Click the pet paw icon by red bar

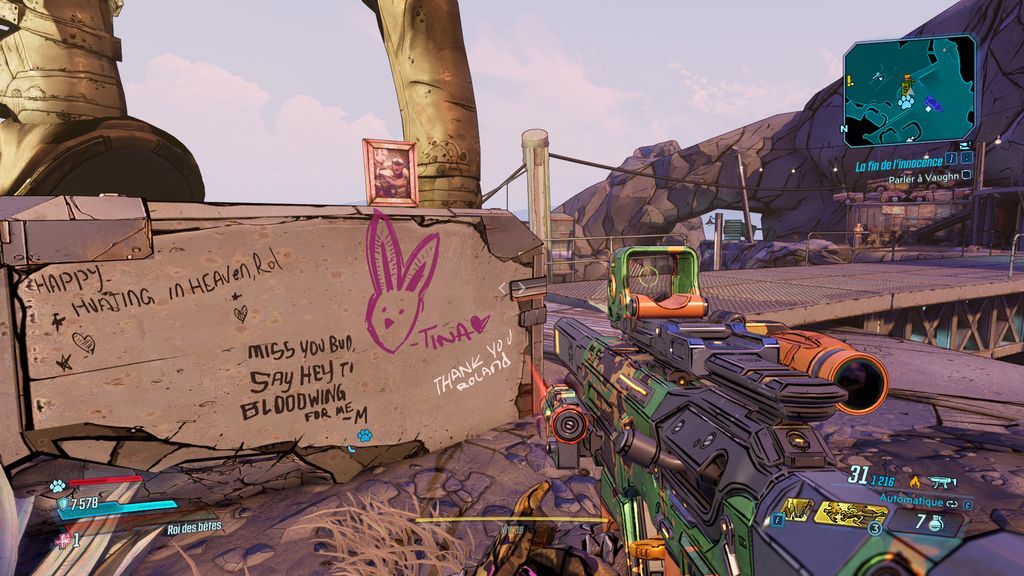tap(58, 486)
